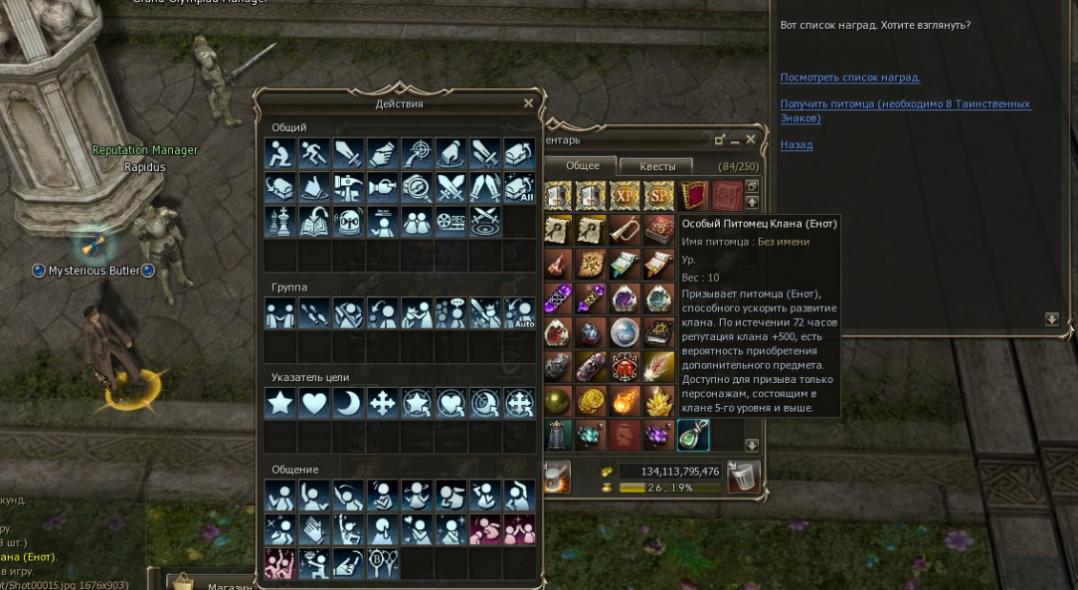Close the Действия actions window
This screenshot has height=590, width=1078.
pyautogui.click(x=528, y=103)
